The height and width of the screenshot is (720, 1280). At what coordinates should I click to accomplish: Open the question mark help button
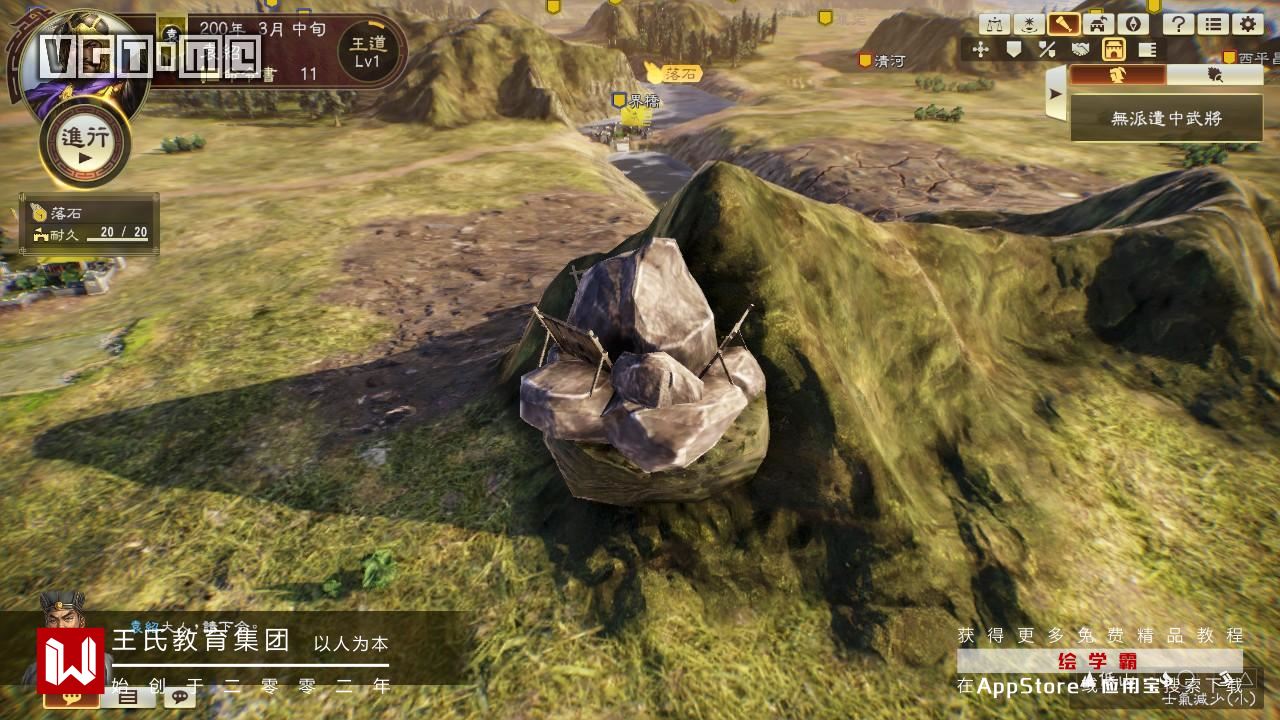point(1178,25)
